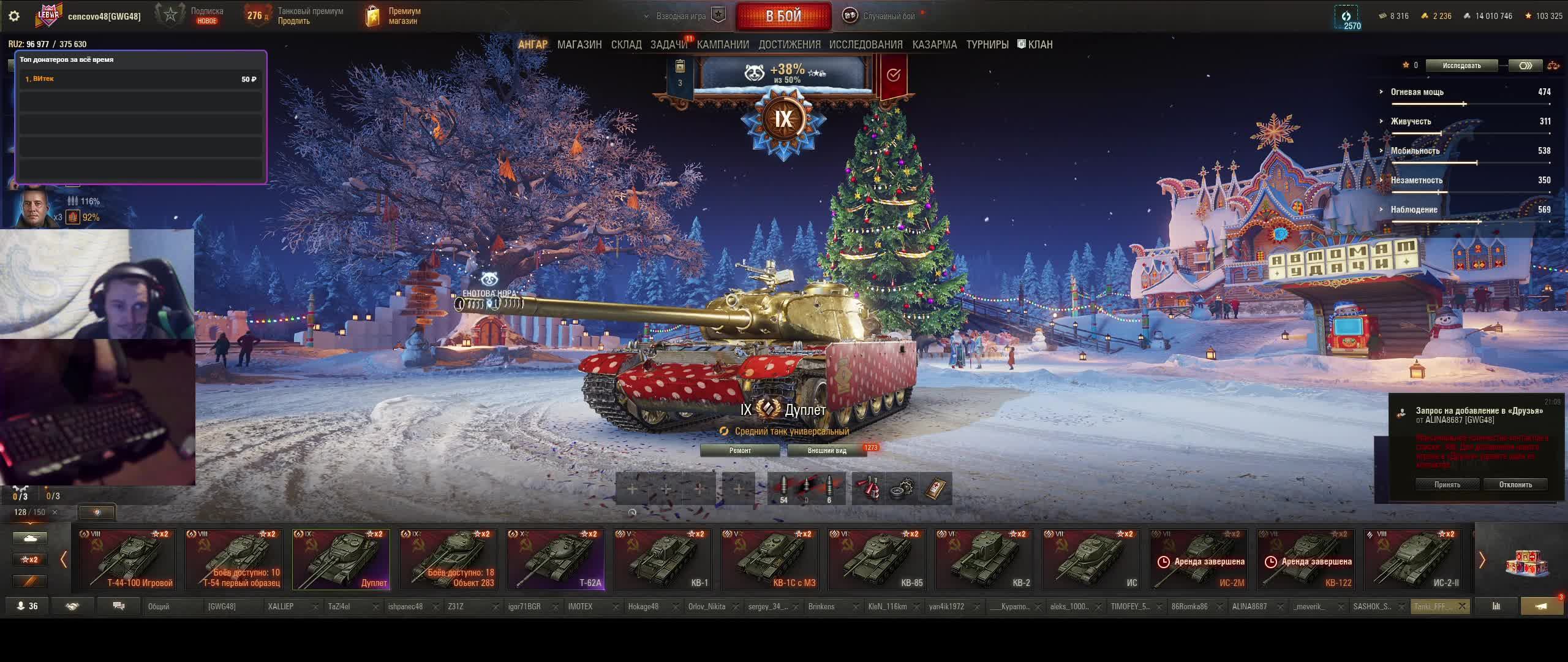Show the next tanks with right carousel arrow

tap(1482, 560)
